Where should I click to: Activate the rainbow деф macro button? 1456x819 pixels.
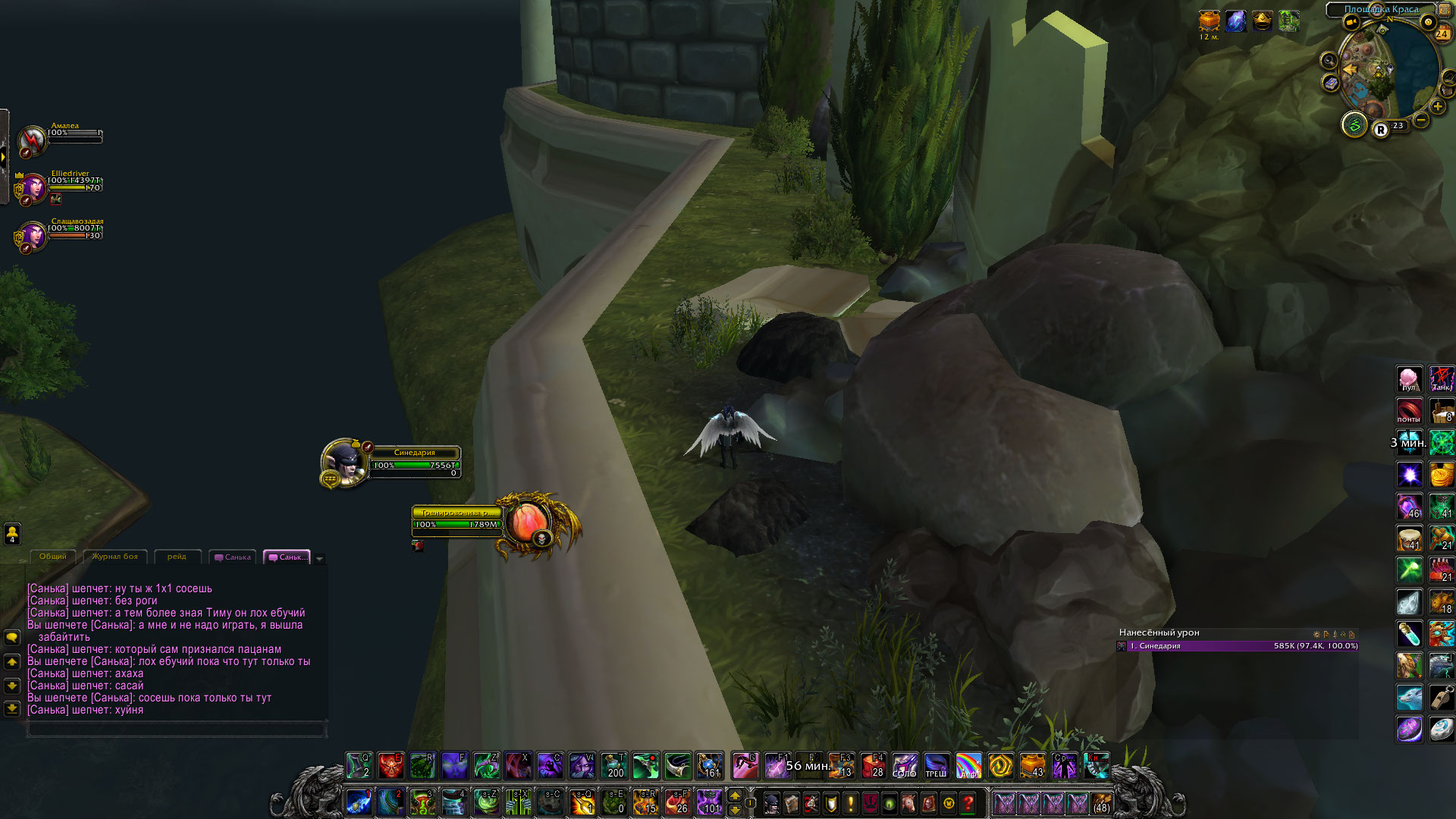click(x=968, y=765)
